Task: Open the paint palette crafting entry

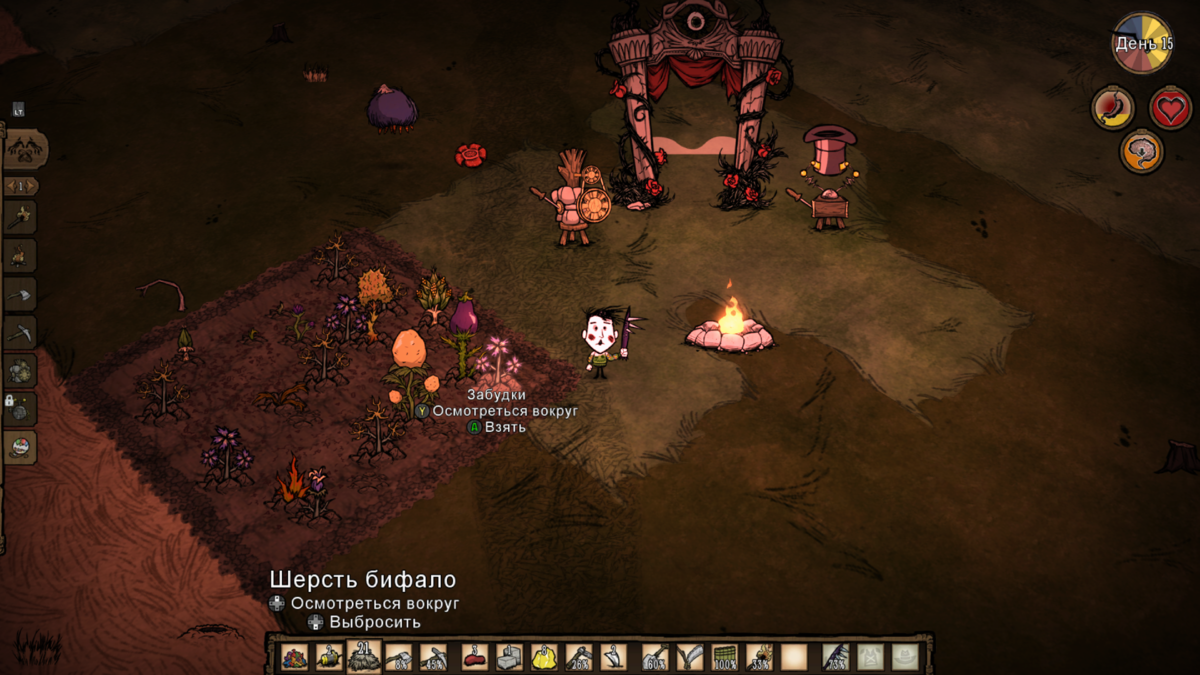Action: point(21,447)
